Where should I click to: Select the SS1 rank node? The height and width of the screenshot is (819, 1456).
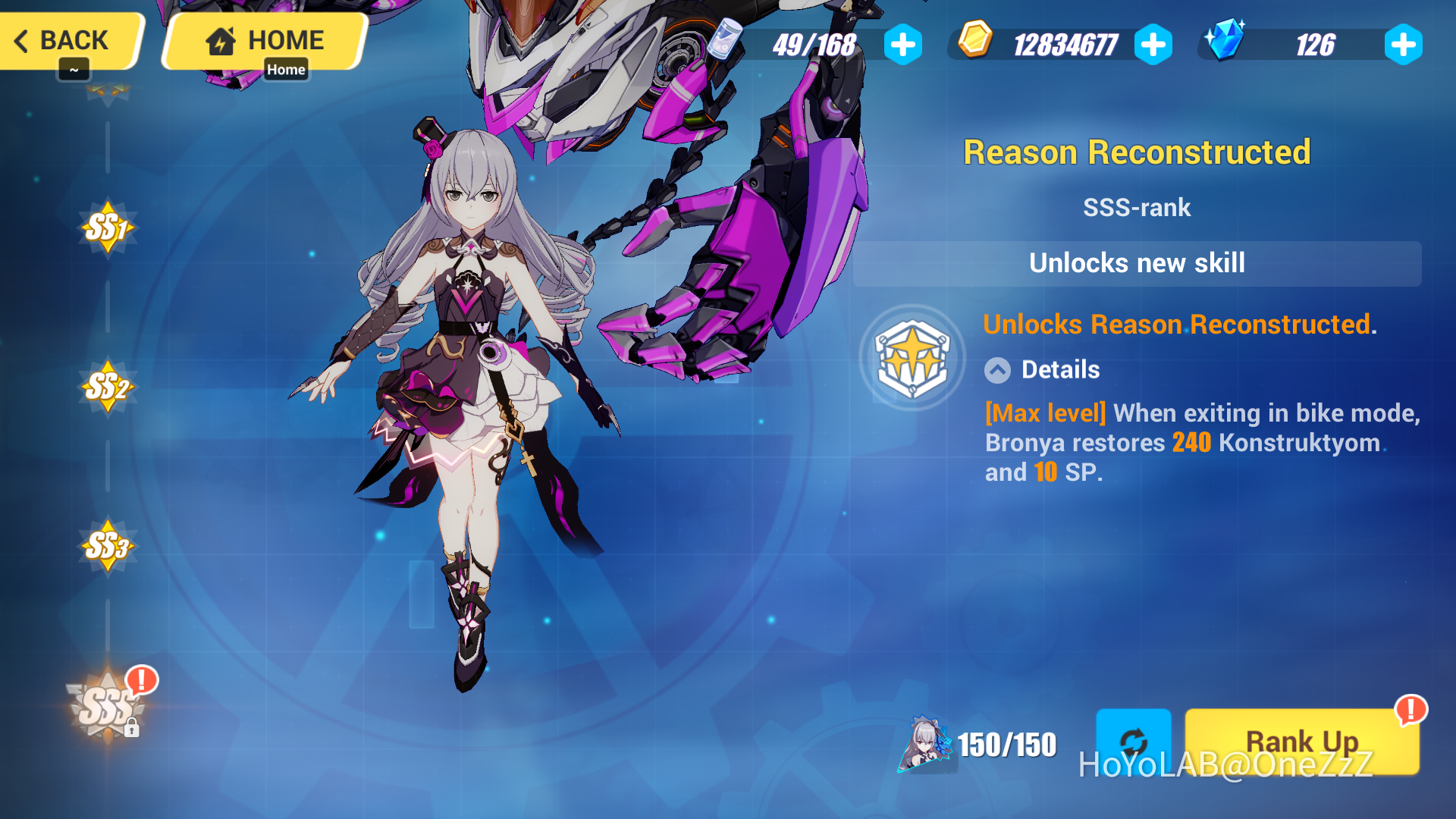[x=107, y=227]
